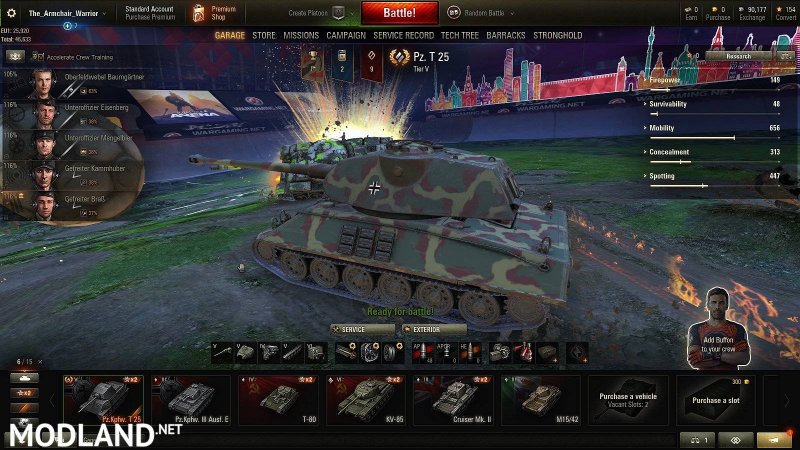Show the Tech Tree

(x=464, y=35)
